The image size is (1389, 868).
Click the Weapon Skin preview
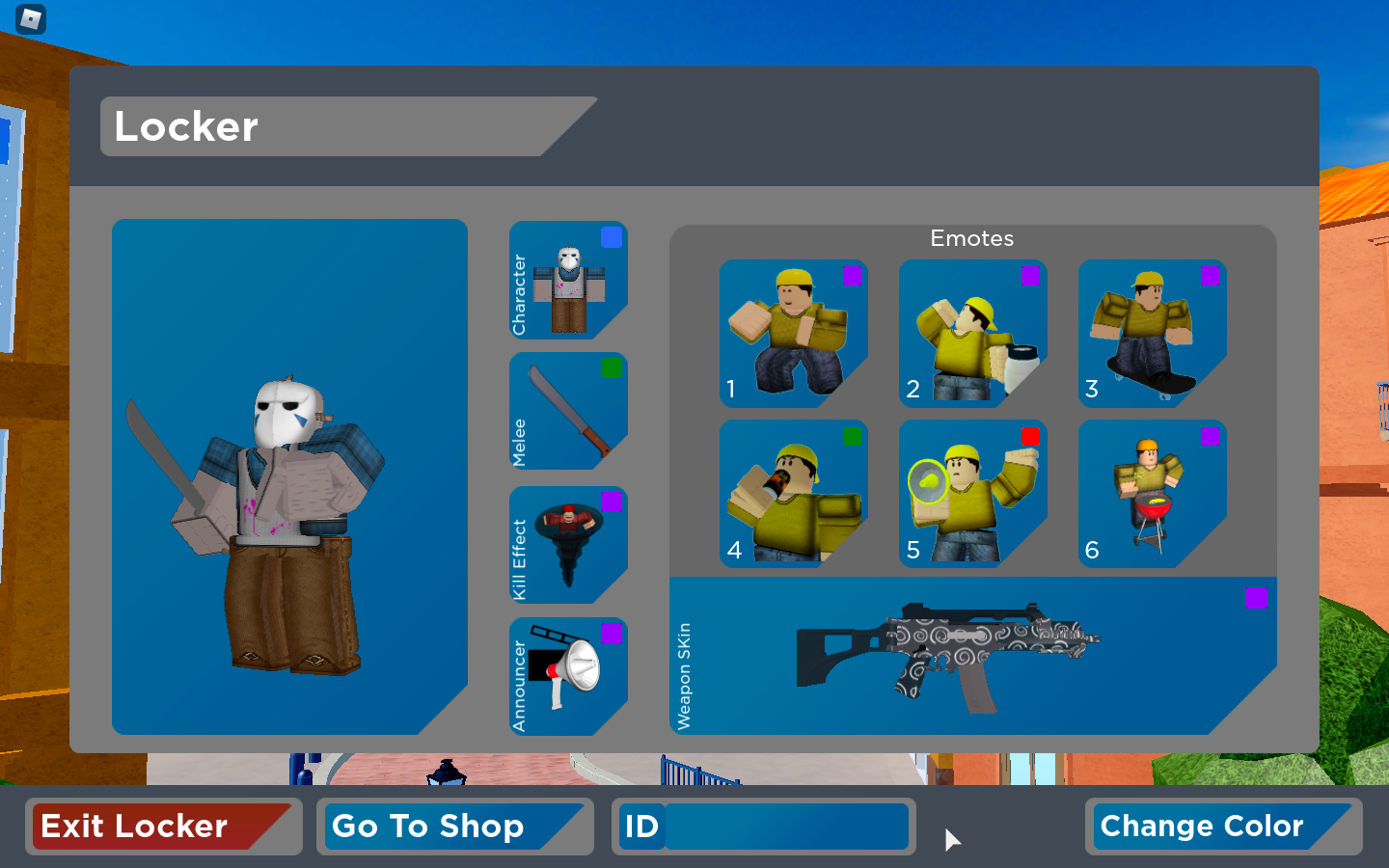[972, 654]
